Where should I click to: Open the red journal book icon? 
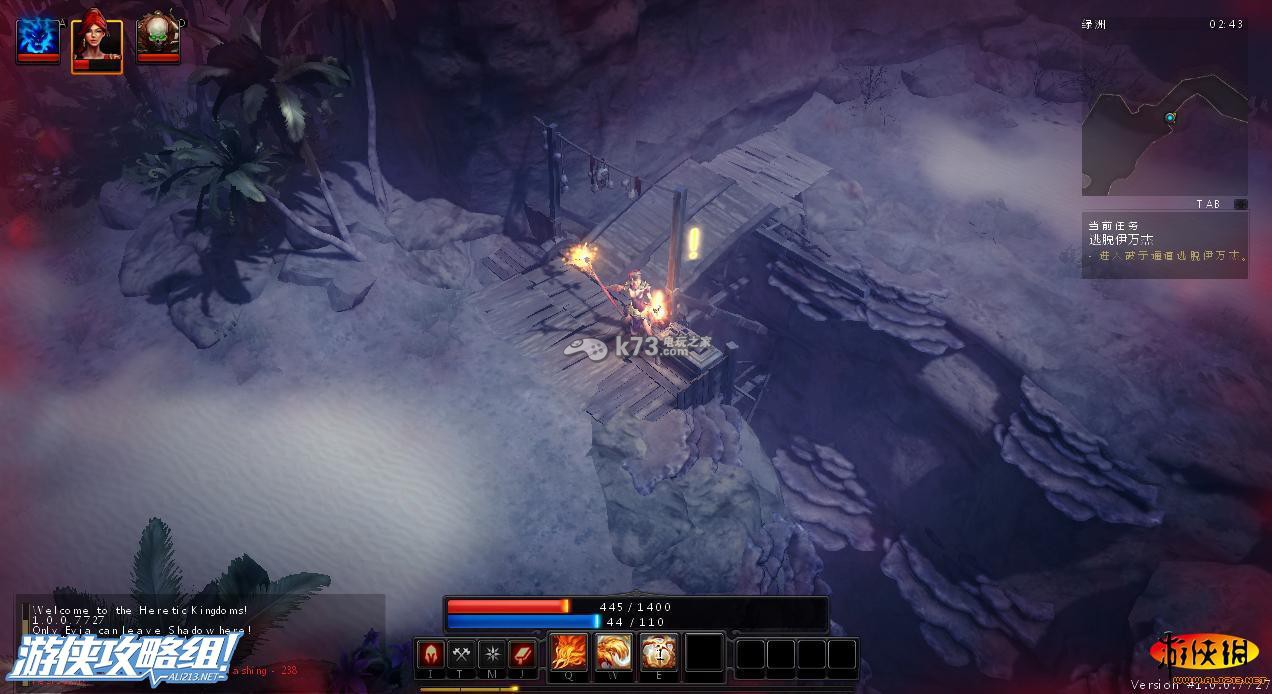click(522, 654)
